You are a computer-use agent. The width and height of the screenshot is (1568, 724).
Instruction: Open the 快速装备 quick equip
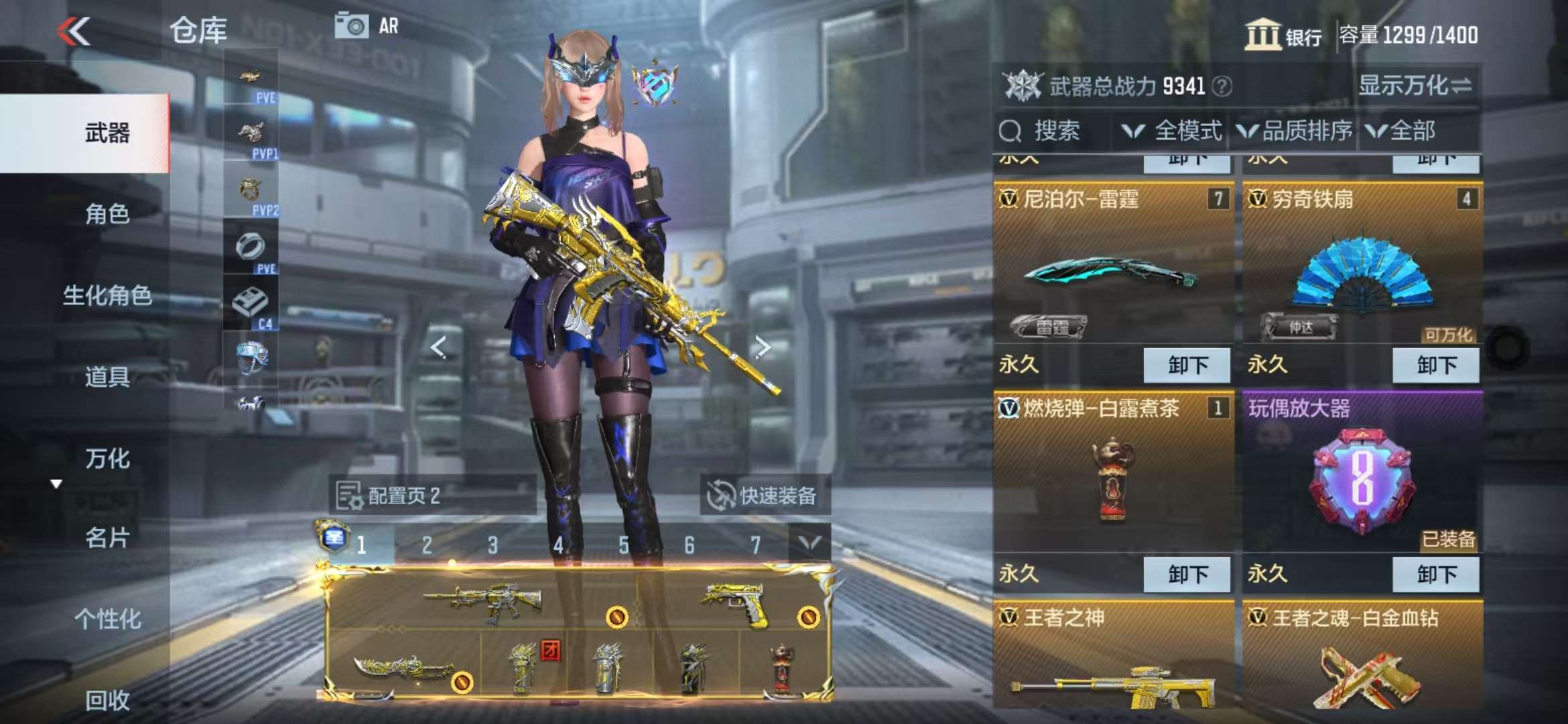[x=765, y=496]
